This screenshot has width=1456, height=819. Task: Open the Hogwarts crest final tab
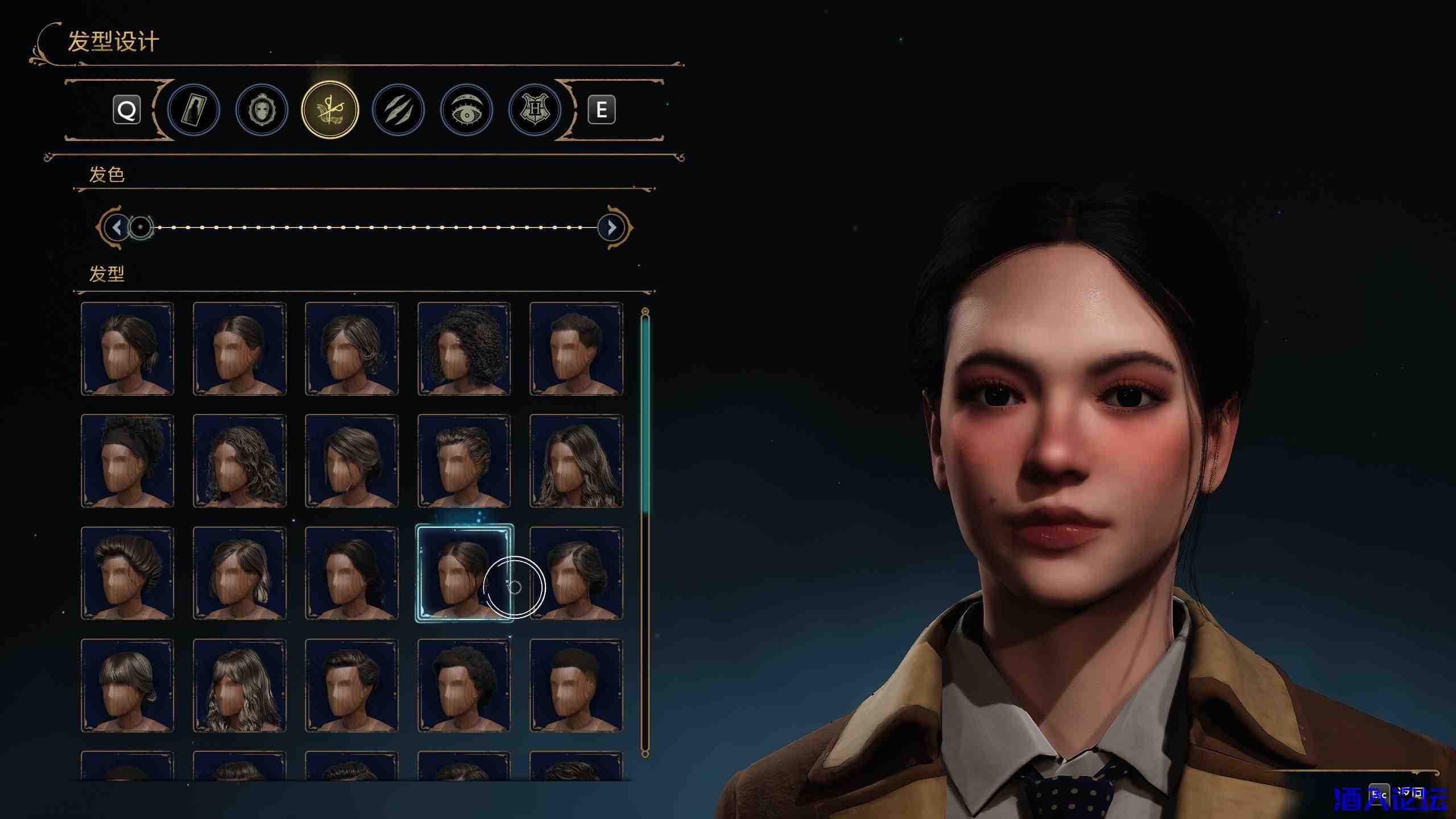[535, 110]
